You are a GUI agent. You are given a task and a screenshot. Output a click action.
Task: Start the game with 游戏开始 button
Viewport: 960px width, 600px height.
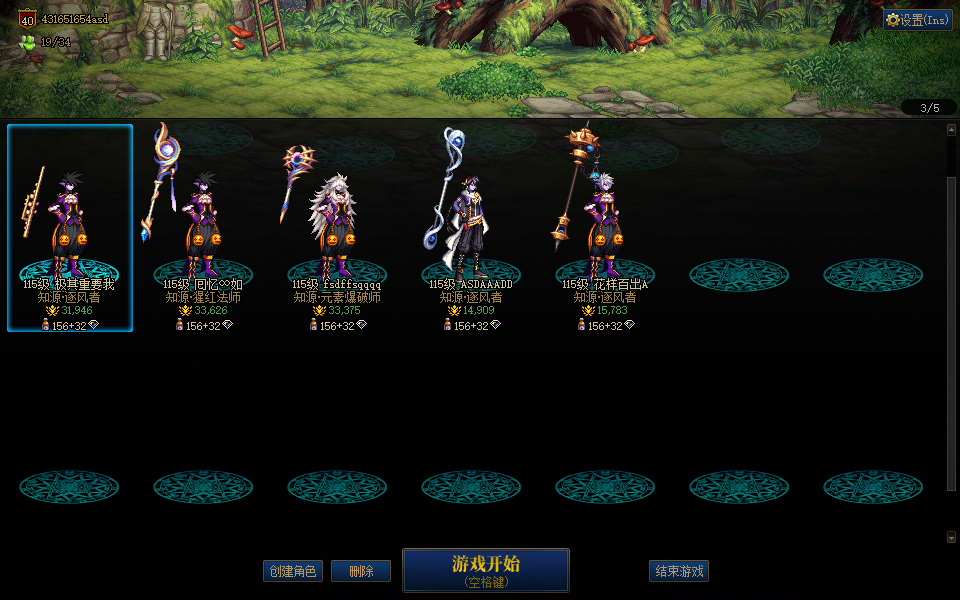(485, 569)
